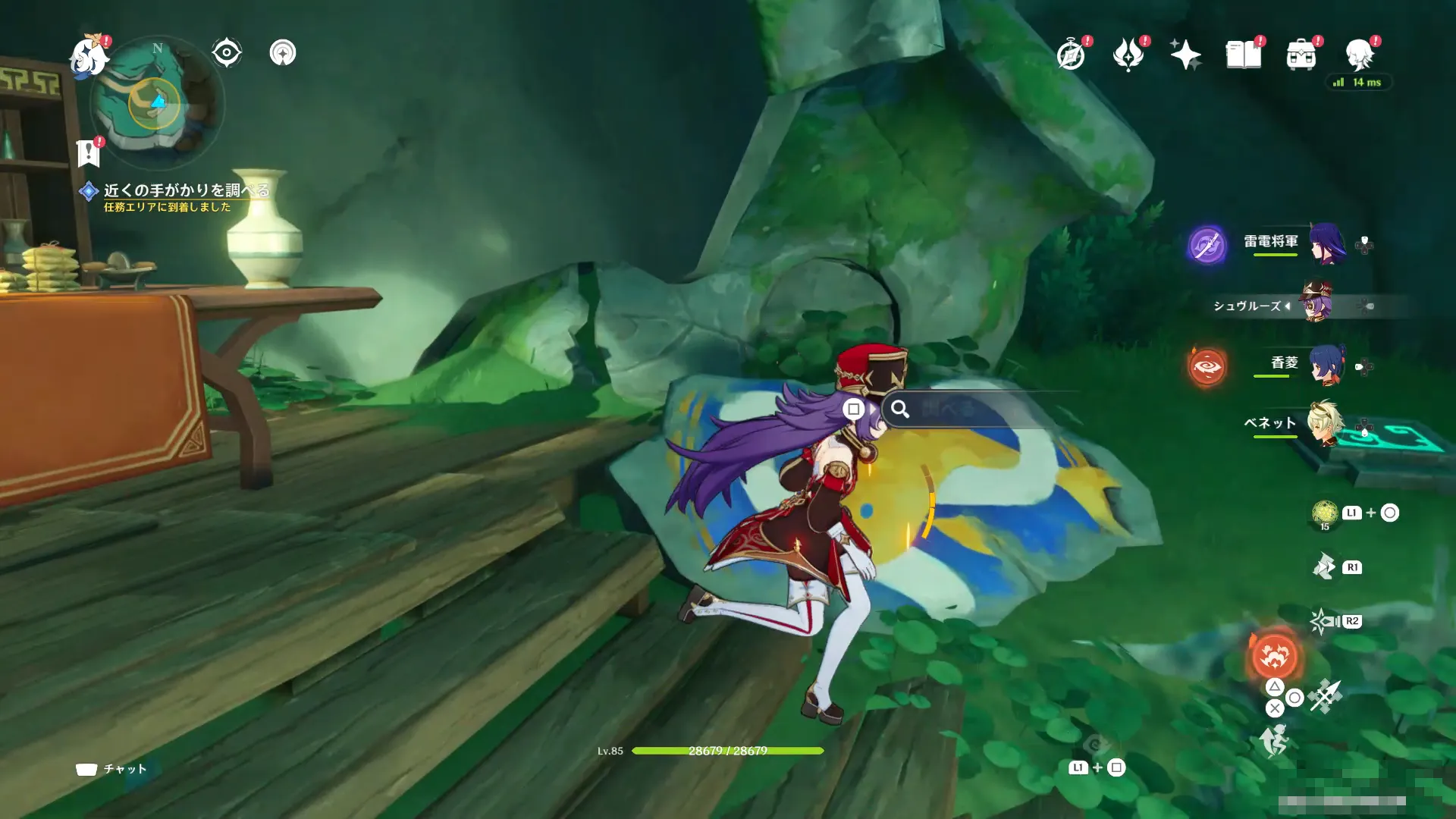
Task: Open the quest banner icon with alert
Action: pos(89,152)
